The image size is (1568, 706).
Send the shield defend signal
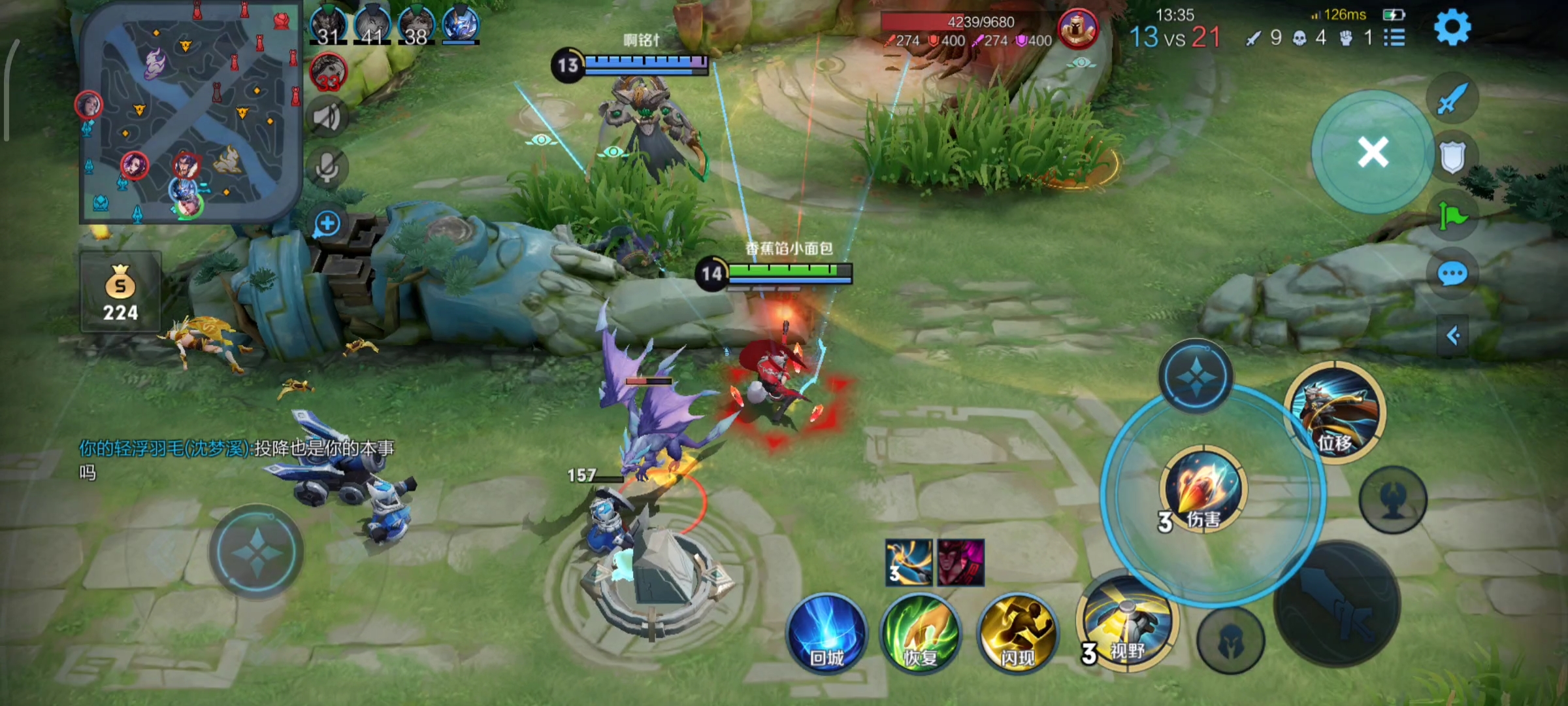click(1452, 157)
